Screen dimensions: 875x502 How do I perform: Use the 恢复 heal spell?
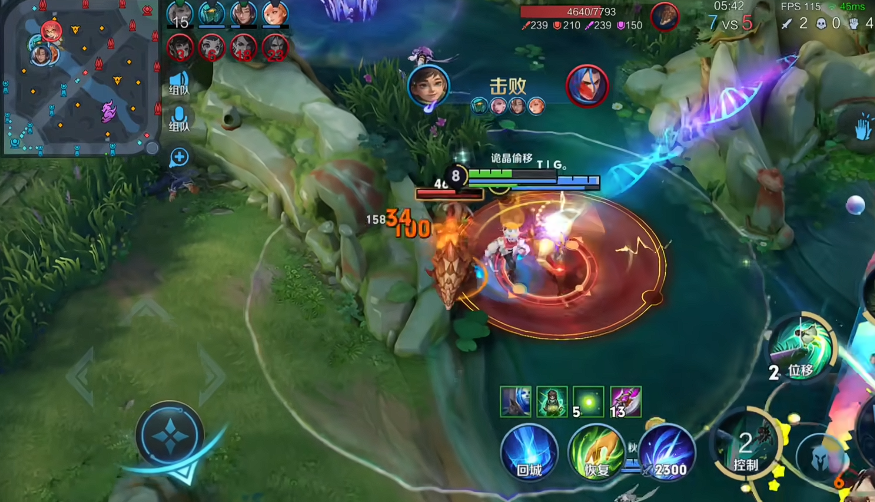pyautogui.click(x=594, y=449)
